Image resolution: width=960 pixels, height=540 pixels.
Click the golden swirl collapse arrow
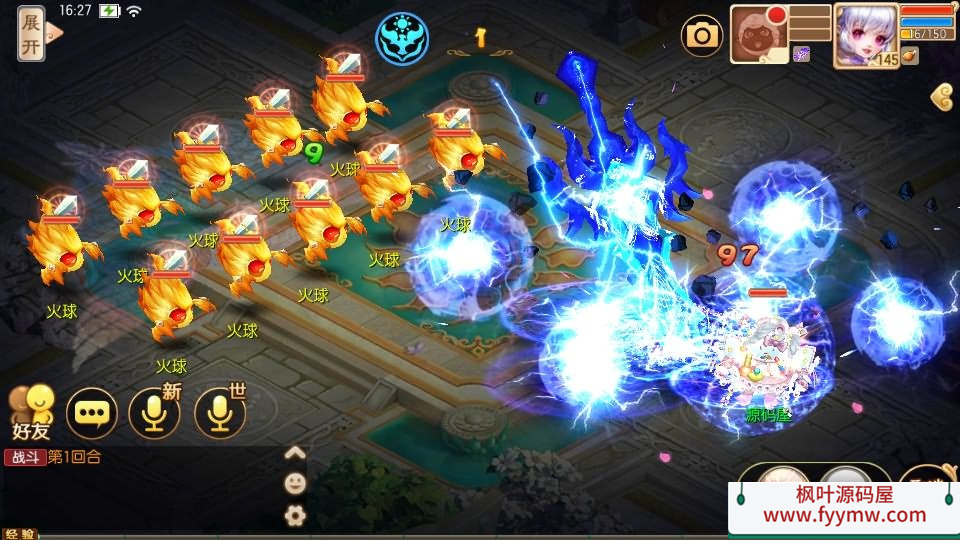941,96
